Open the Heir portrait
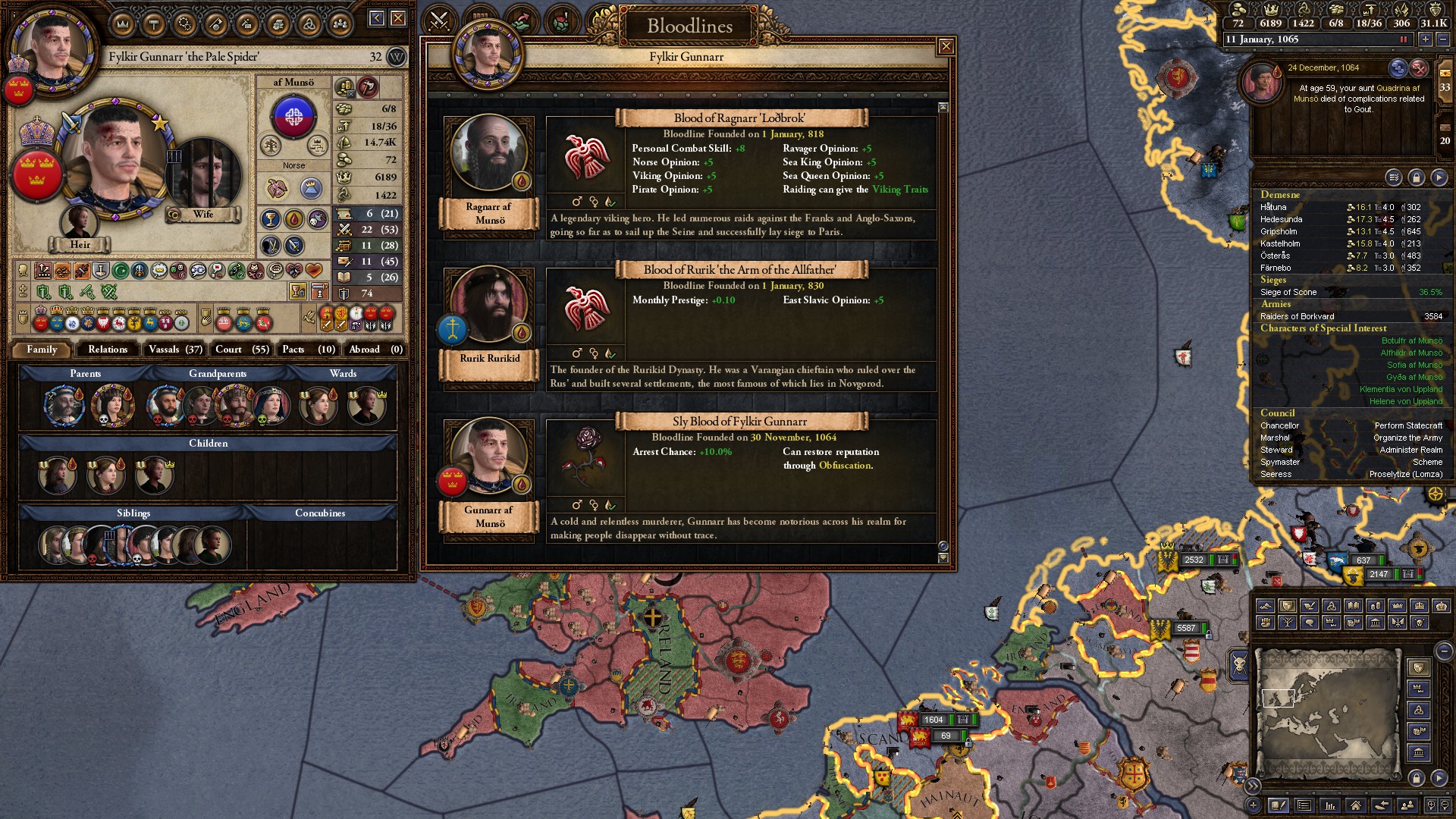The height and width of the screenshot is (819, 1456). [80, 221]
